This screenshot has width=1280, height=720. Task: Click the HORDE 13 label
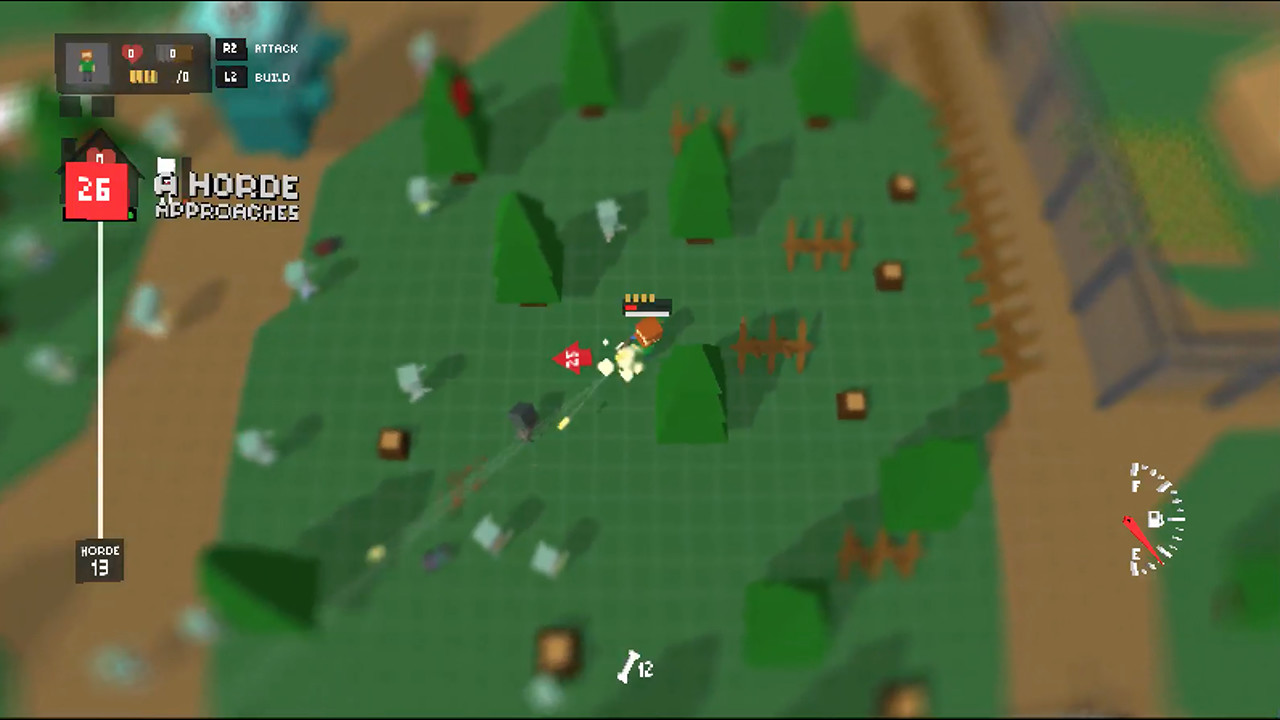99,558
